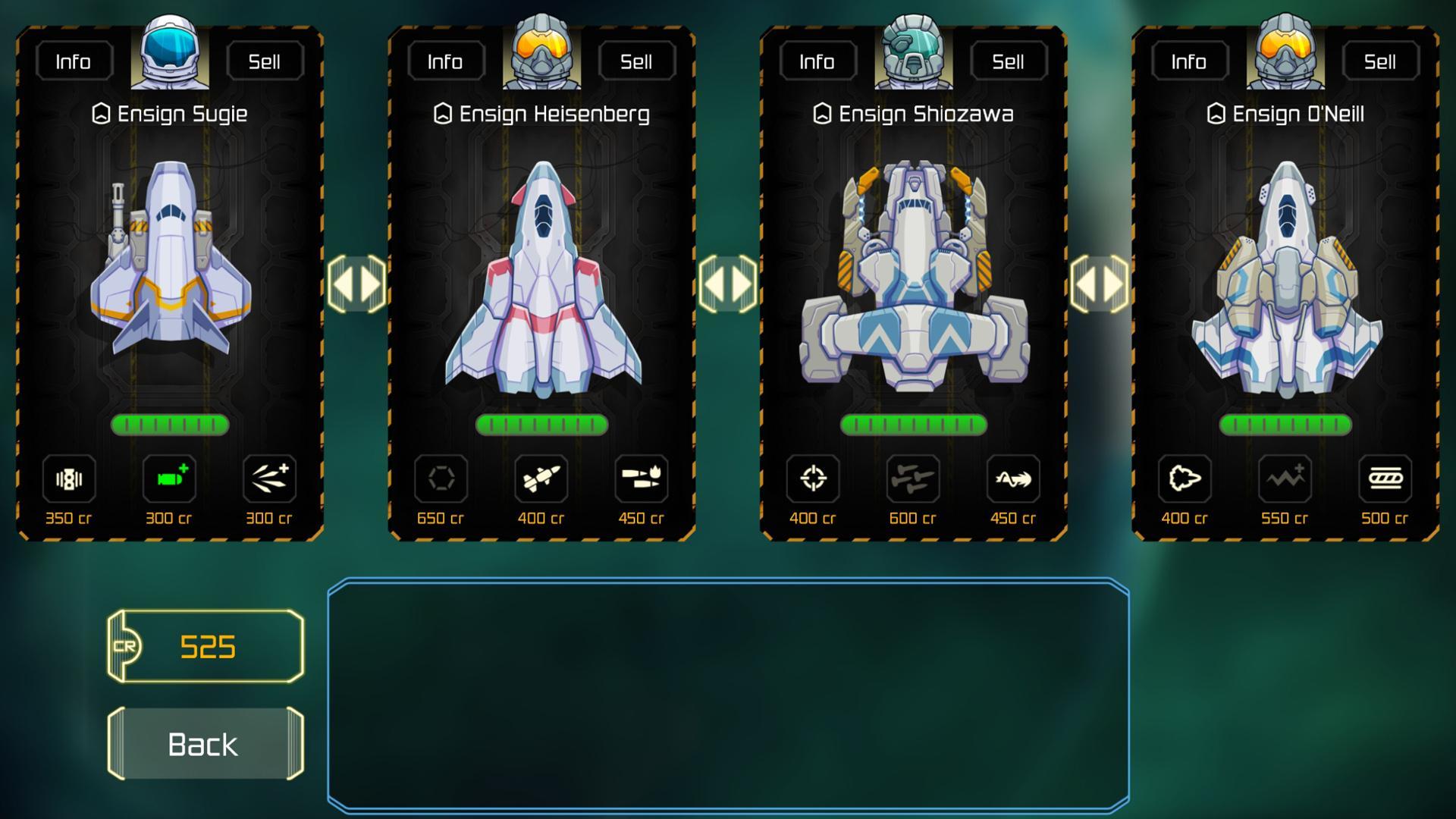Buy the 400 cr targeting reticle upgrade for Shiozawa
Viewport: 1456px width, 819px height.
(813, 479)
